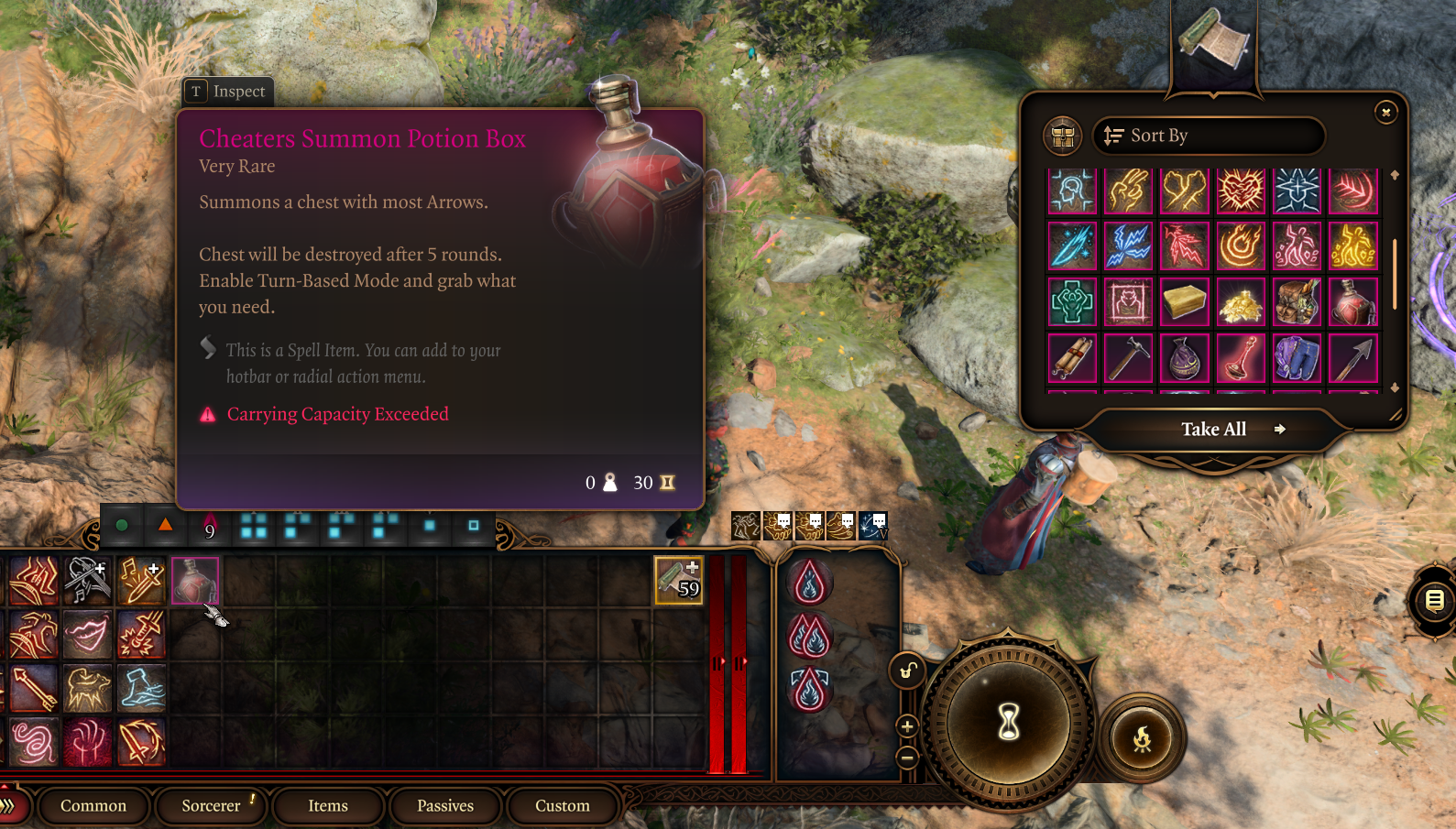Image resolution: width=1456 pixels, height=829 pixels.
Task: Grab the hammer from the chest
Action: (x=1128, y=358)
